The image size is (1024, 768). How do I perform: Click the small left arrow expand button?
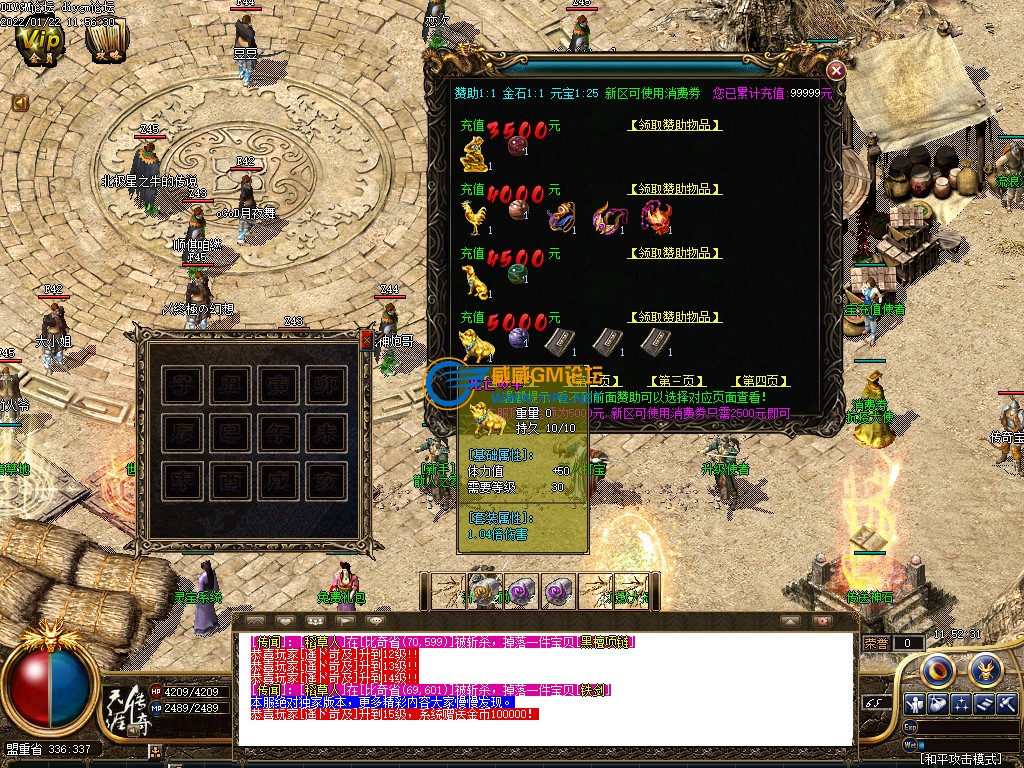(19, 102)
